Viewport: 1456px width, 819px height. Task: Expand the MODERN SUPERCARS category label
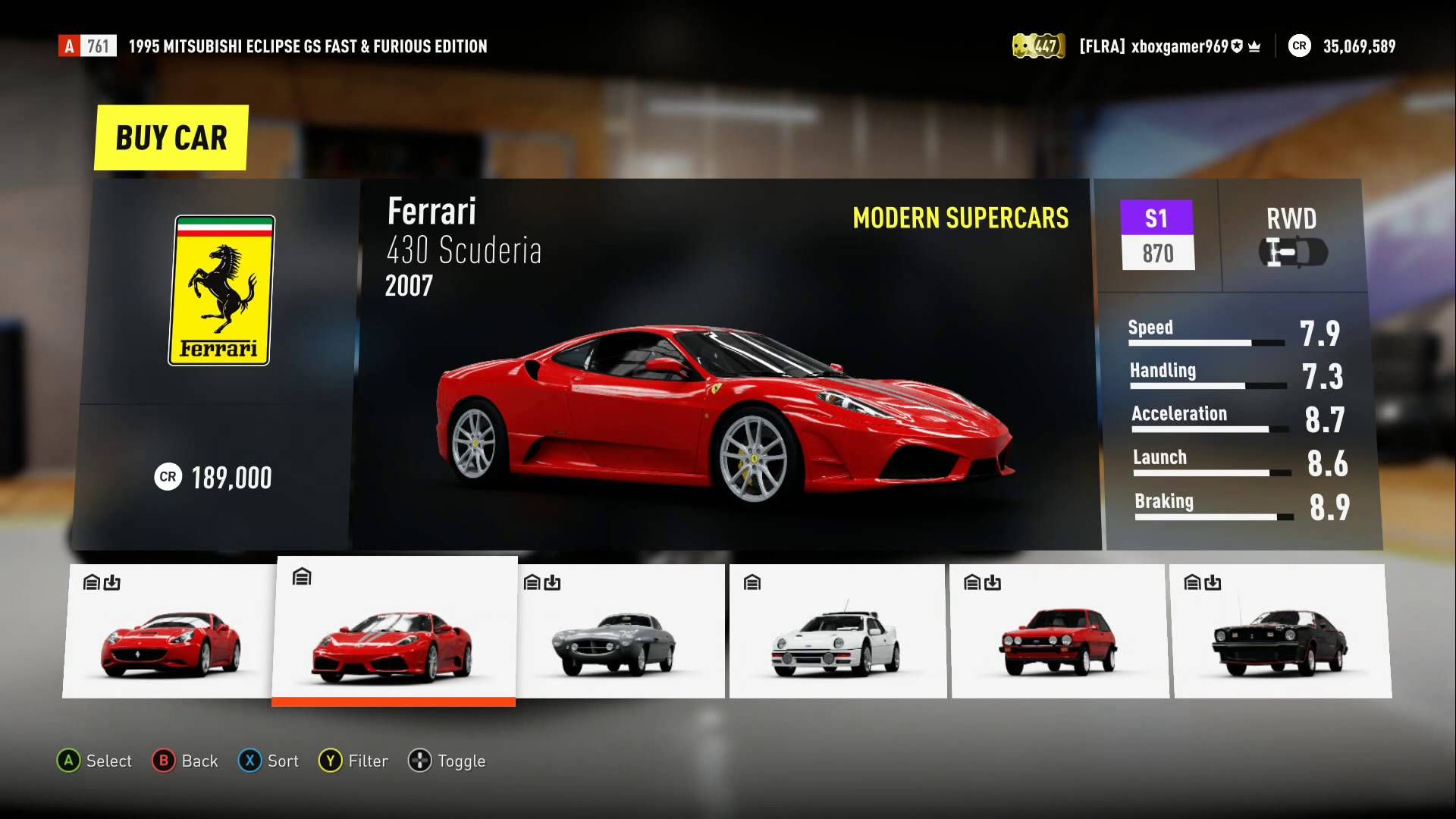coord(962,218)
